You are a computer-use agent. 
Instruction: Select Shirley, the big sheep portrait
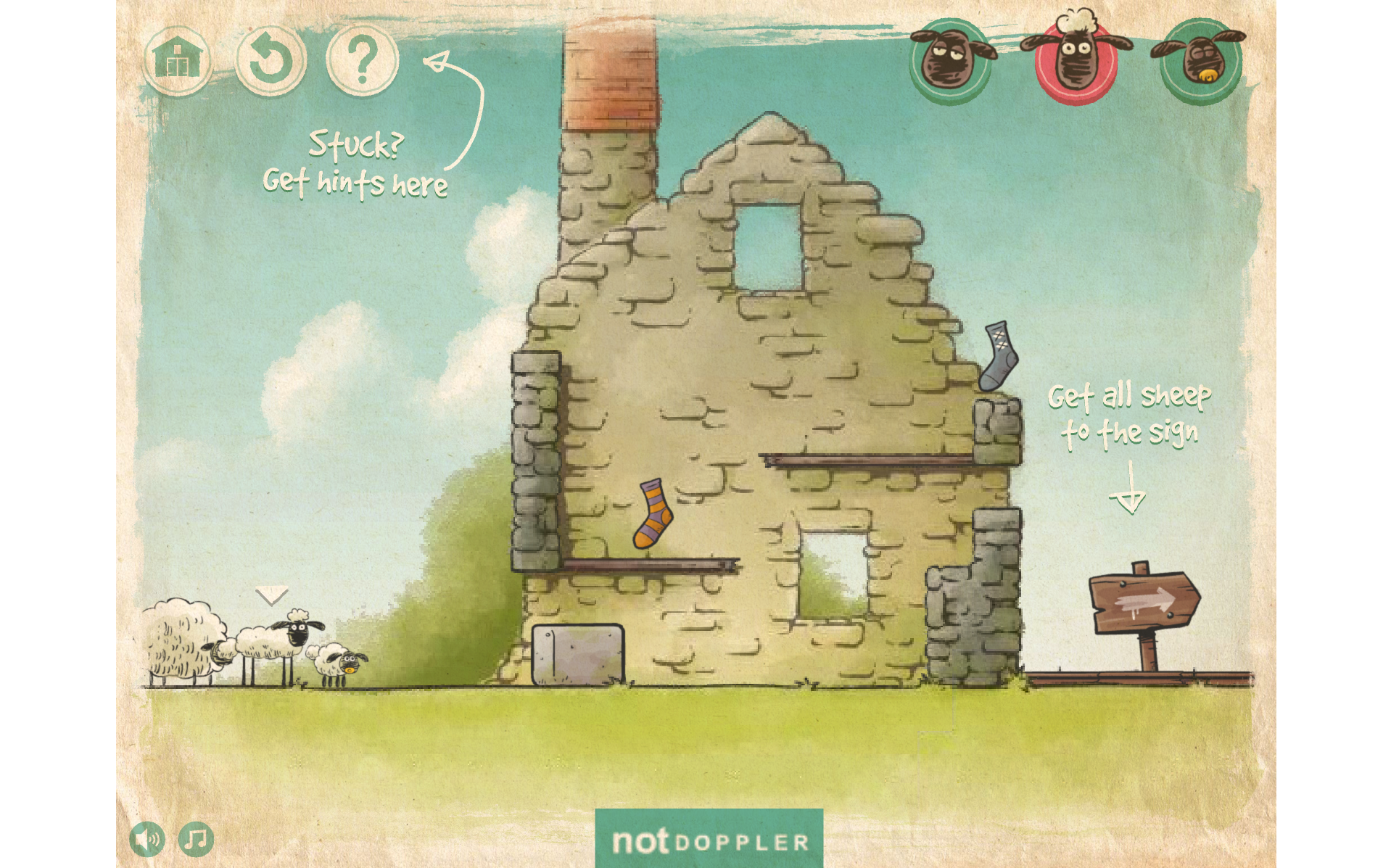pyautogui.click(x=952, y=62)
